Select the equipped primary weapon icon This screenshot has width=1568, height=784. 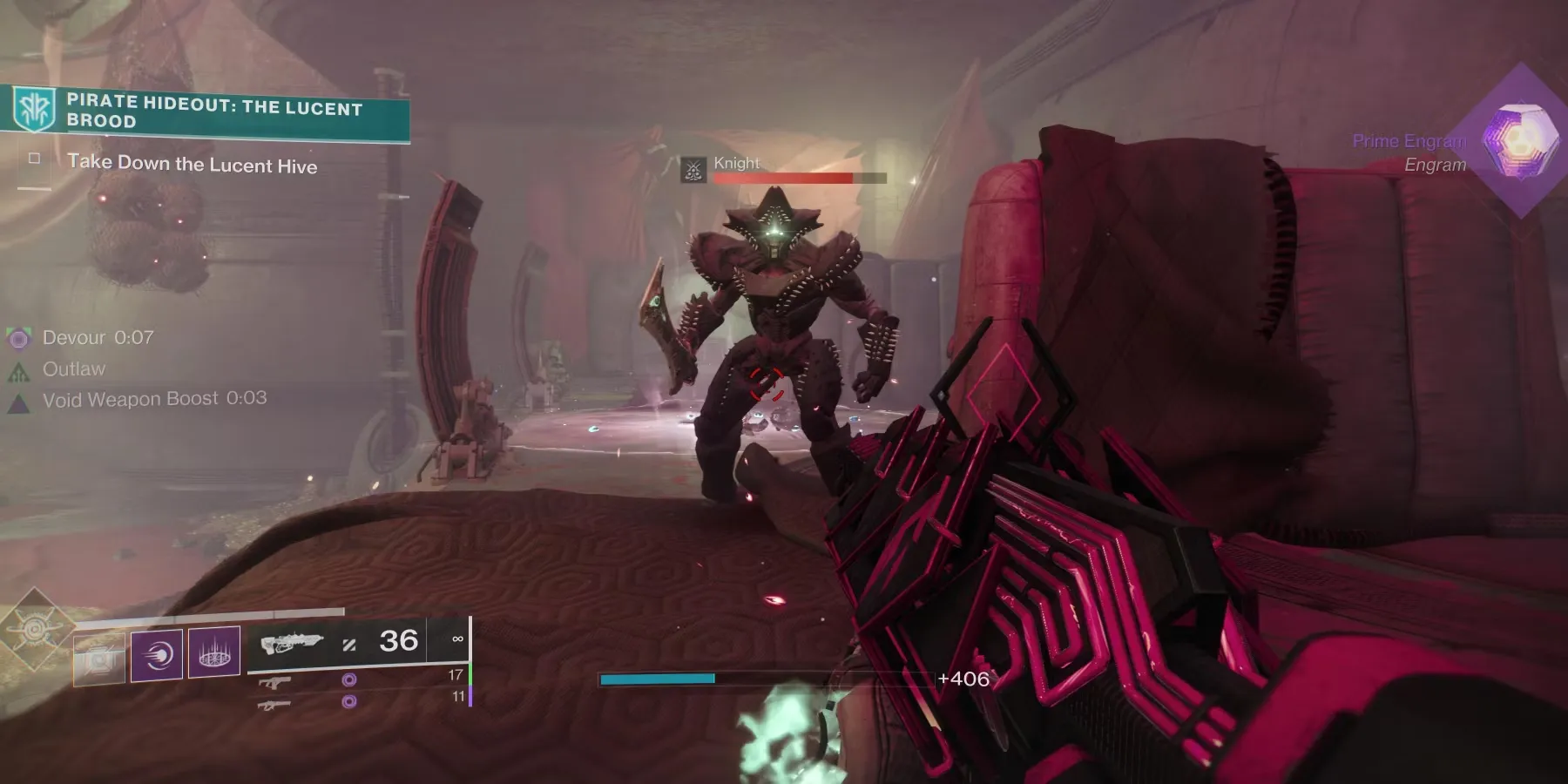(292, 643)
